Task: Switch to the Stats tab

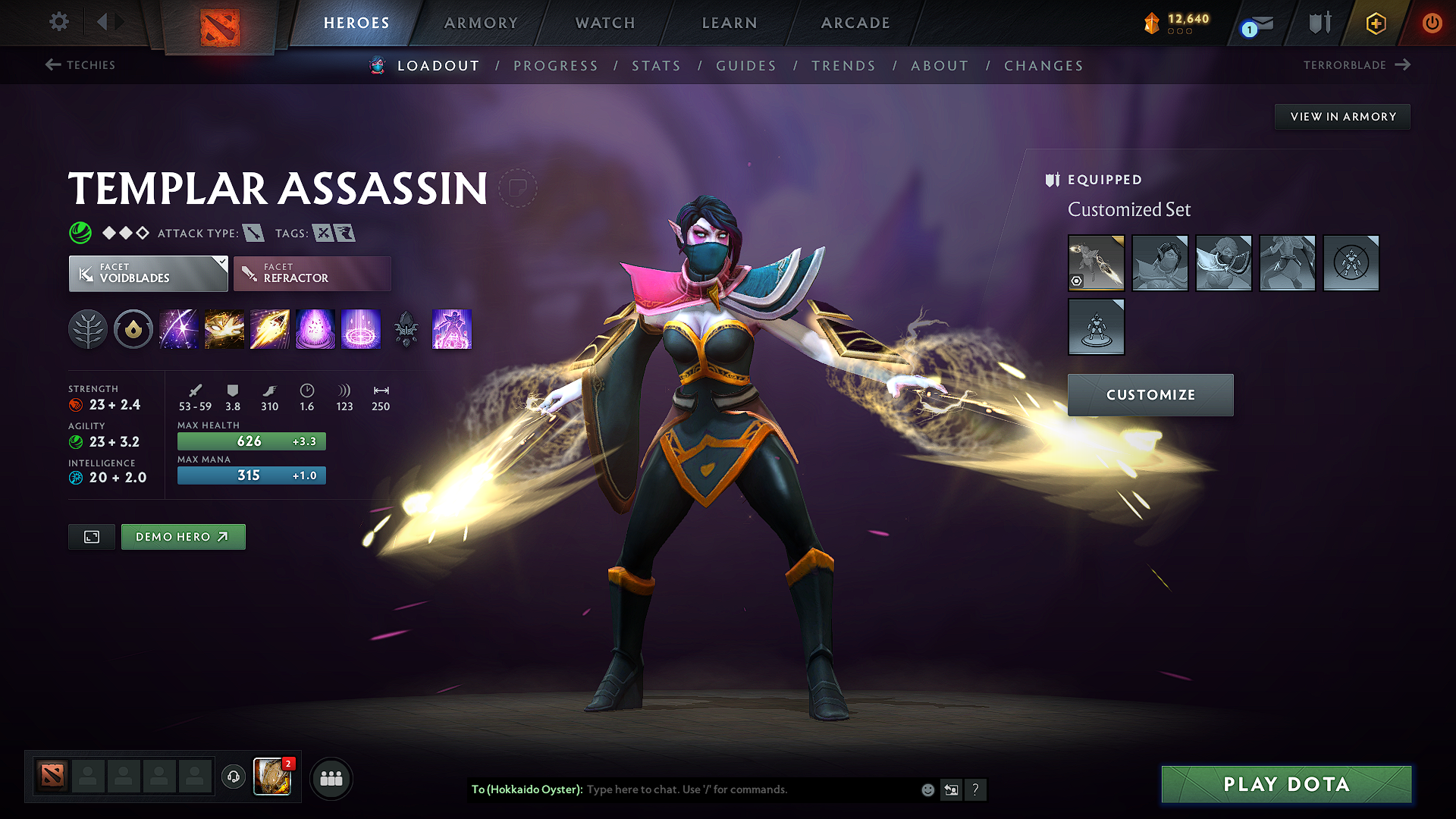Action: 657,66
